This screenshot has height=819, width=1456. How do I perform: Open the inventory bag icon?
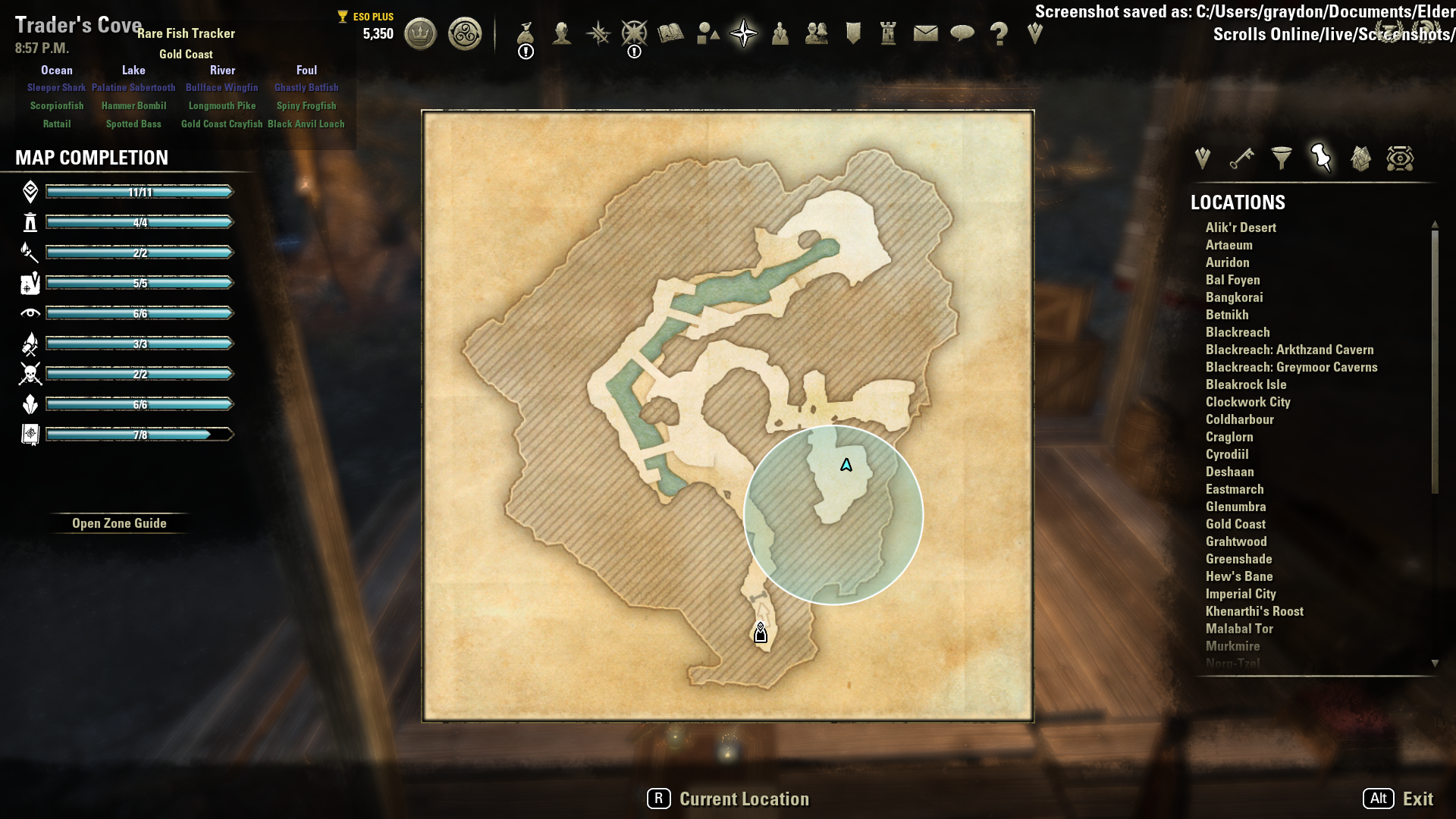click(x=526, y=33)
